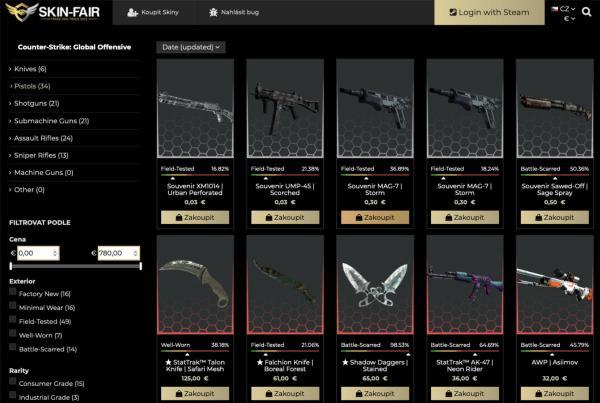Toggle the Minimal Wear exterior filter

tap(14, 306)
